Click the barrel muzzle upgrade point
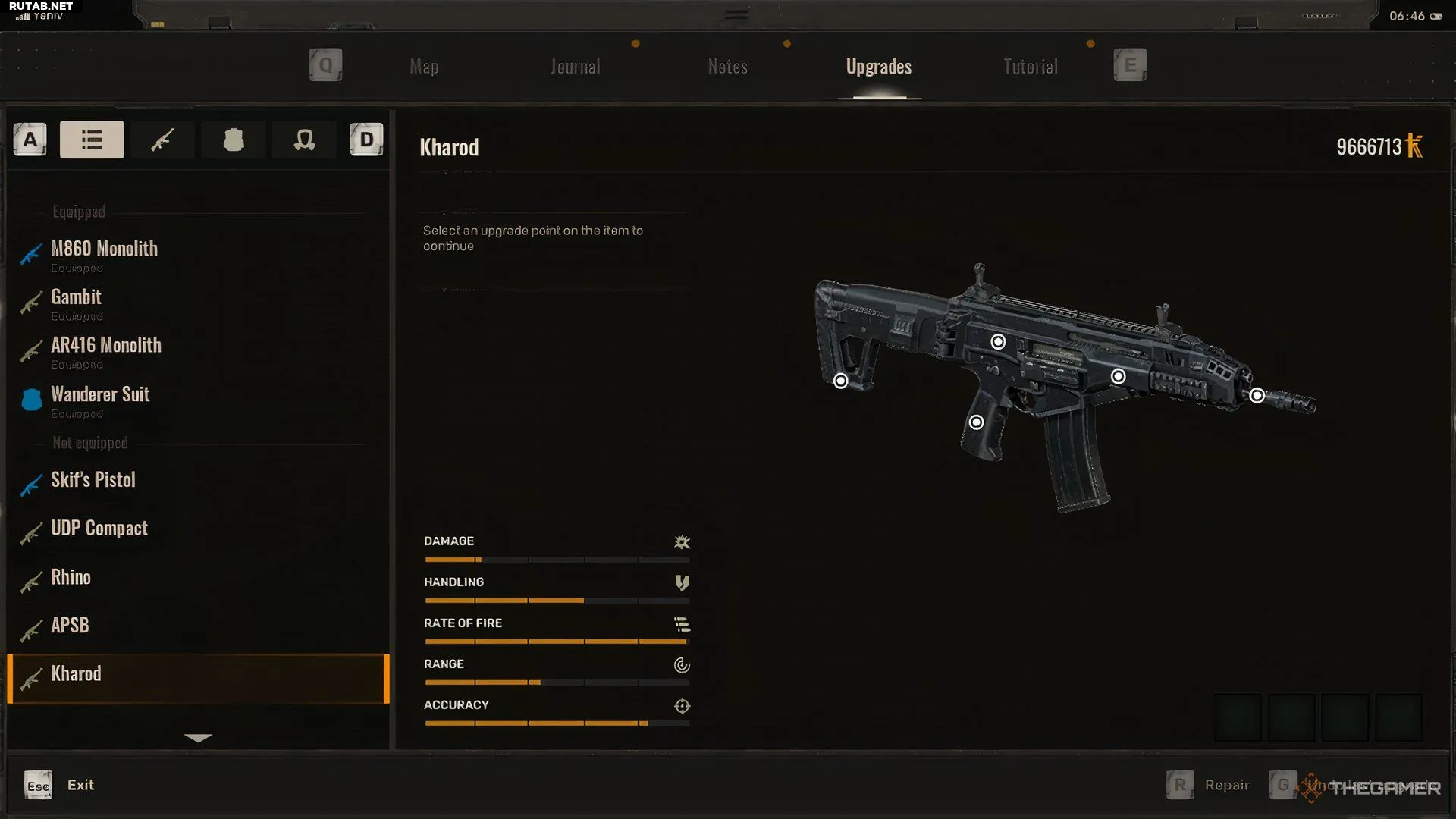 1257,395
